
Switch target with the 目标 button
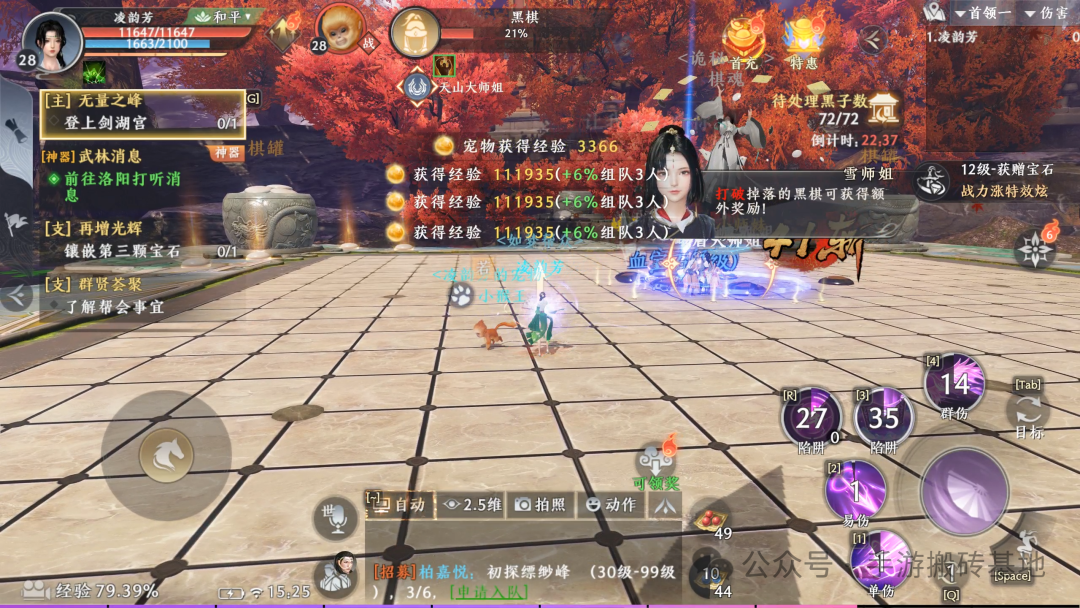click(1028, 412)
